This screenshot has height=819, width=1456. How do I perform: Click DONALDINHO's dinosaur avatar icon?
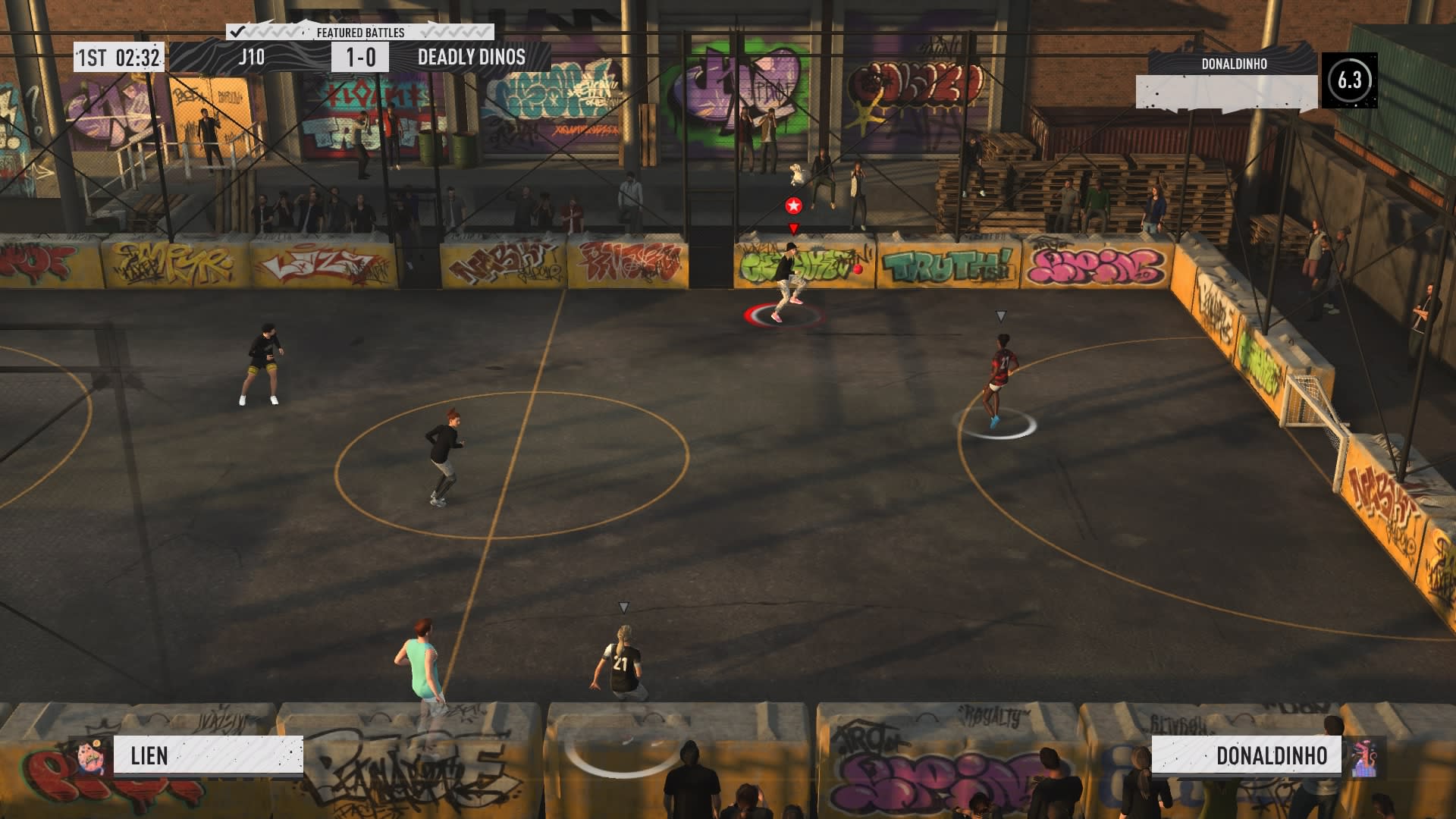pos(1363,757)
